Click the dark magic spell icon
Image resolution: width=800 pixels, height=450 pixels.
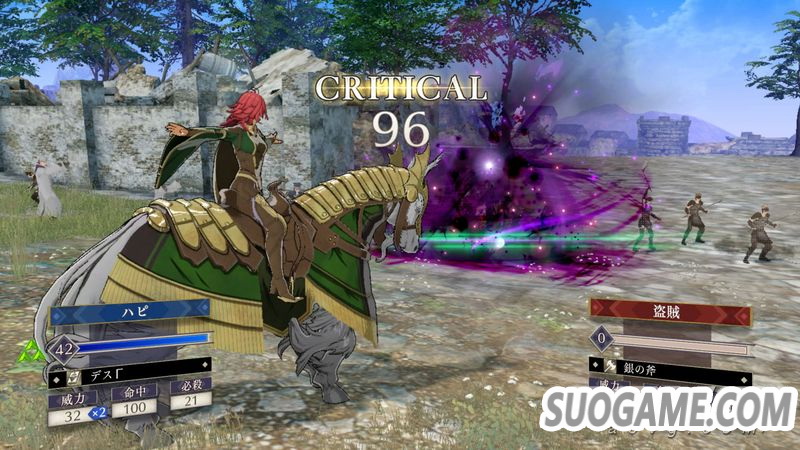coord(61,376)
